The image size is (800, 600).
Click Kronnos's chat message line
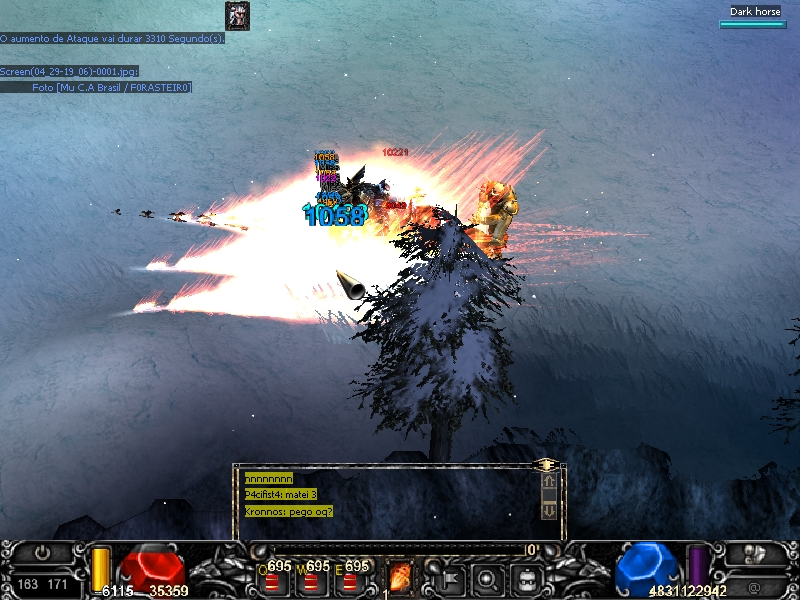click(x=289, y=511)
